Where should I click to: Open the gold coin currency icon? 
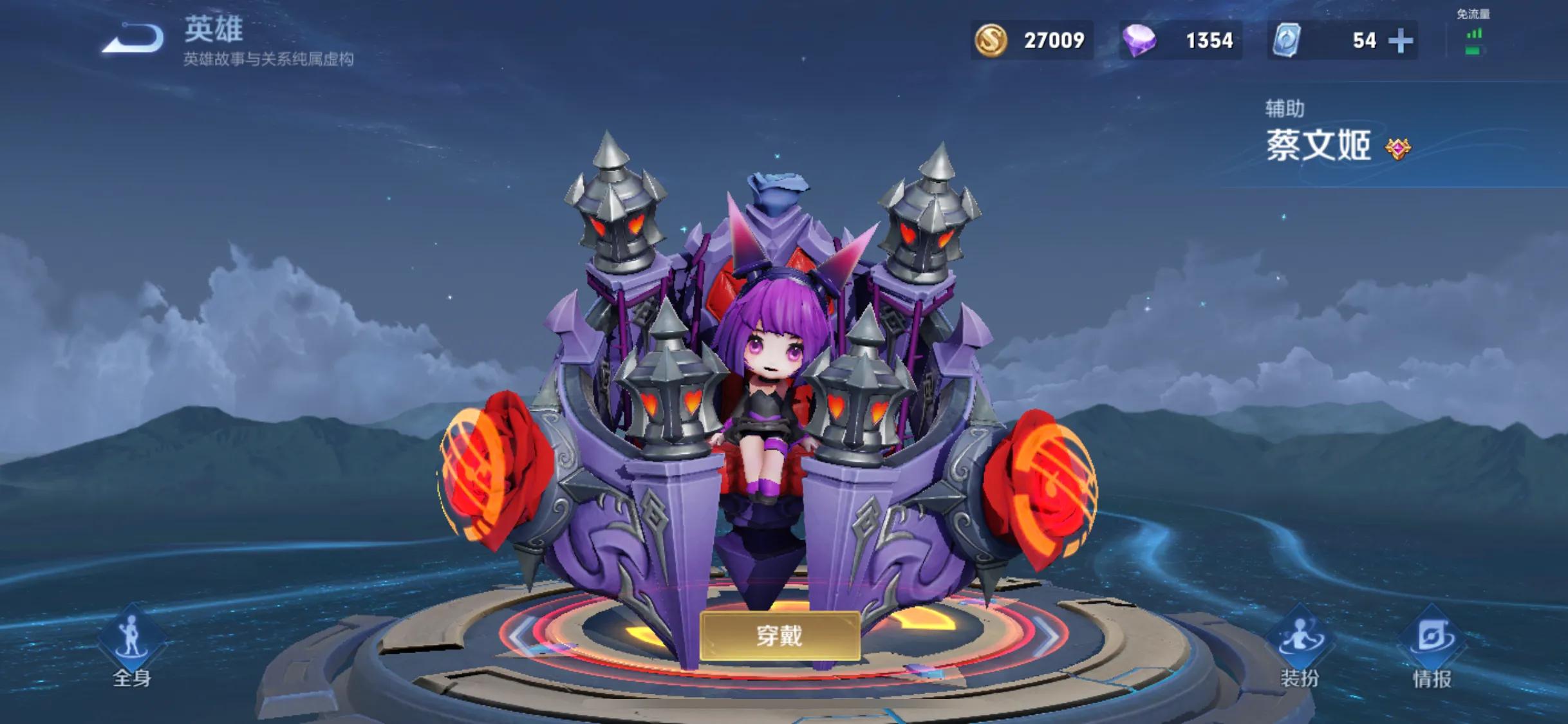point(992,40)
